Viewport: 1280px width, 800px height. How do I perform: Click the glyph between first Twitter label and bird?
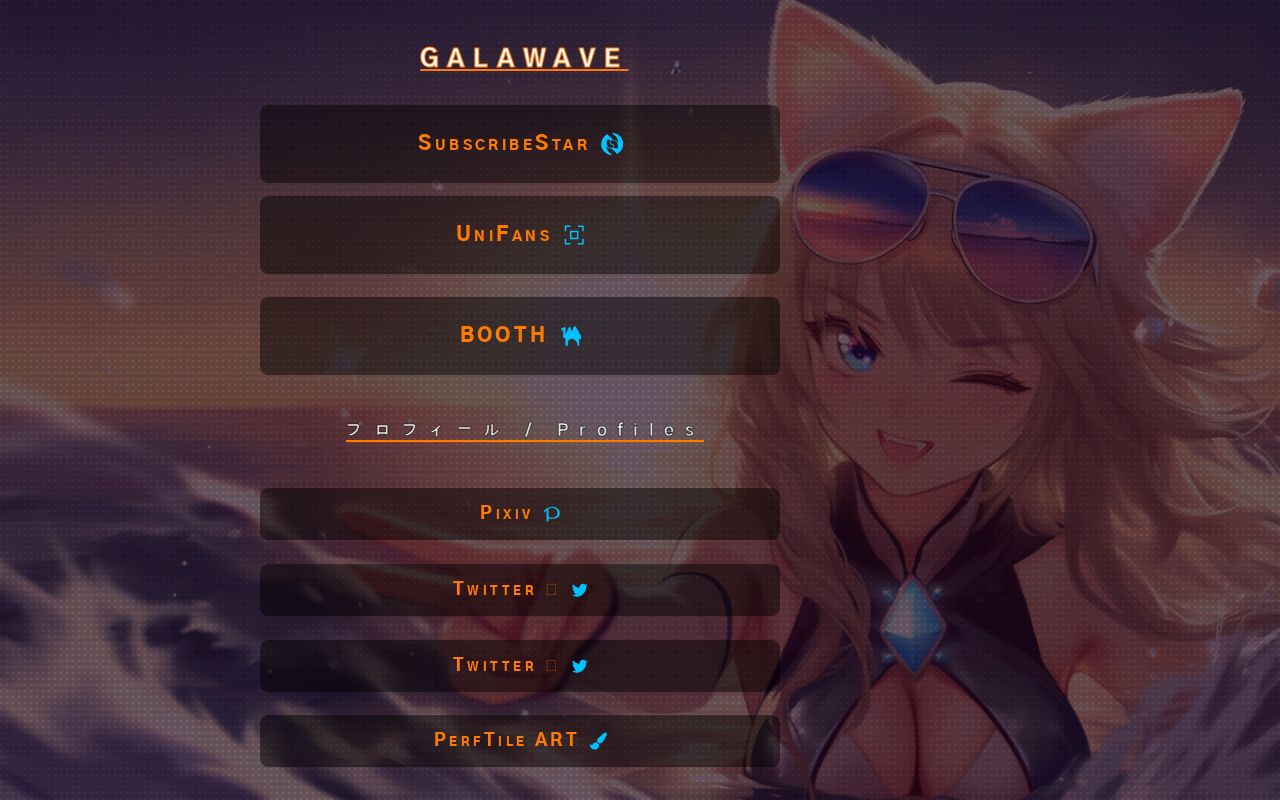pyautogui.click(x=551, y=589)
